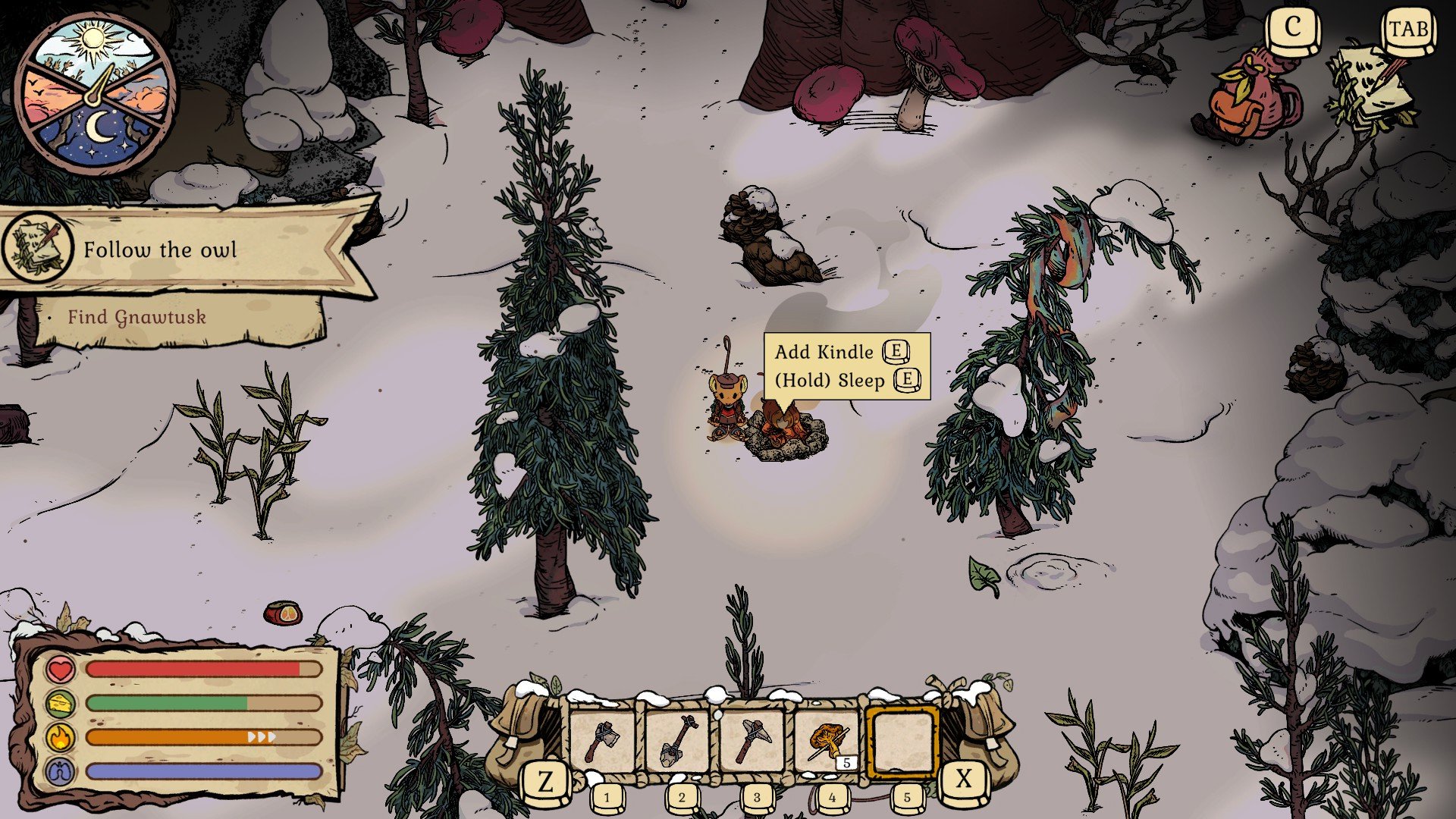Click the Follow the owl quest banner

pyautogui.click(x=182, y=249)
